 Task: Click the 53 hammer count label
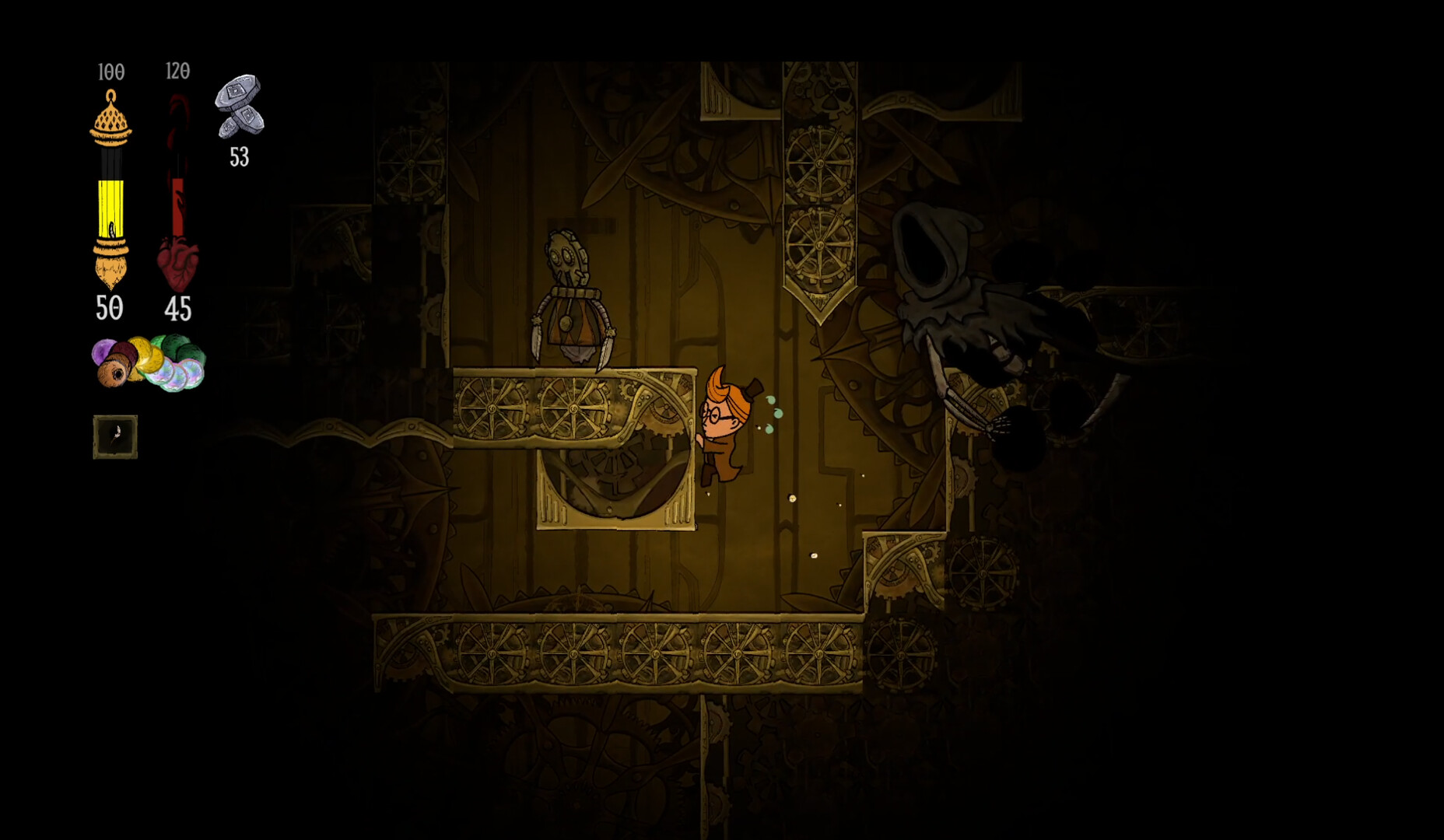point(238,159)
